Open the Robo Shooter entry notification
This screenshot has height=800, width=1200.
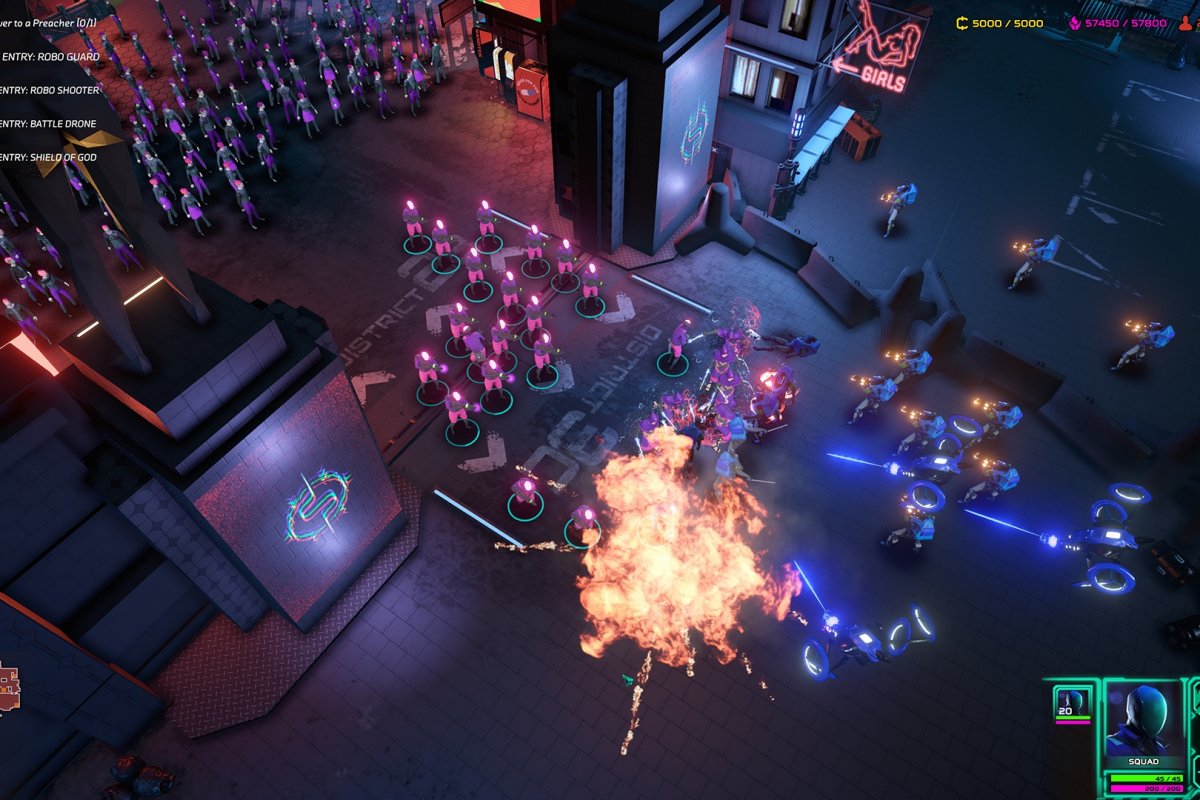[50, 90]
